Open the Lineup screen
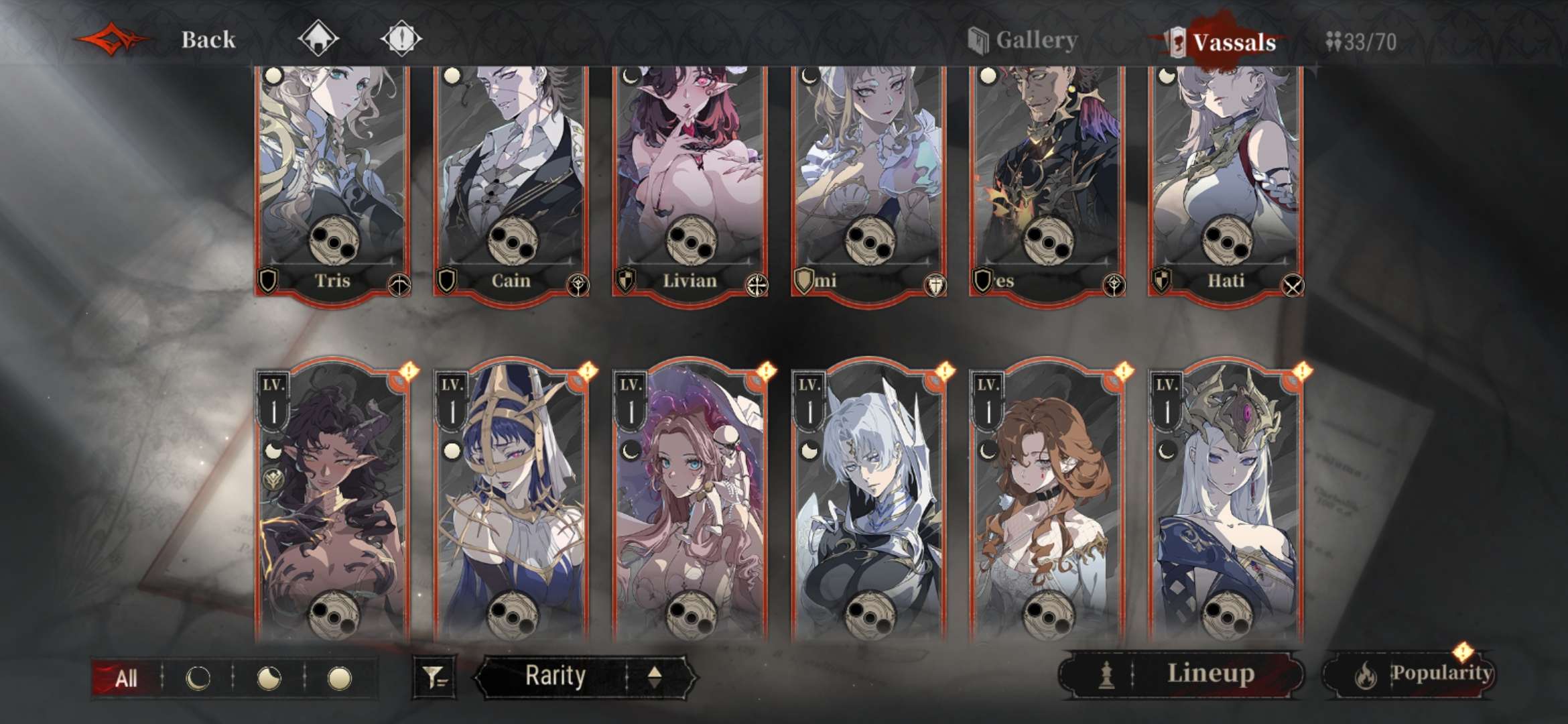 (1181, 674)
